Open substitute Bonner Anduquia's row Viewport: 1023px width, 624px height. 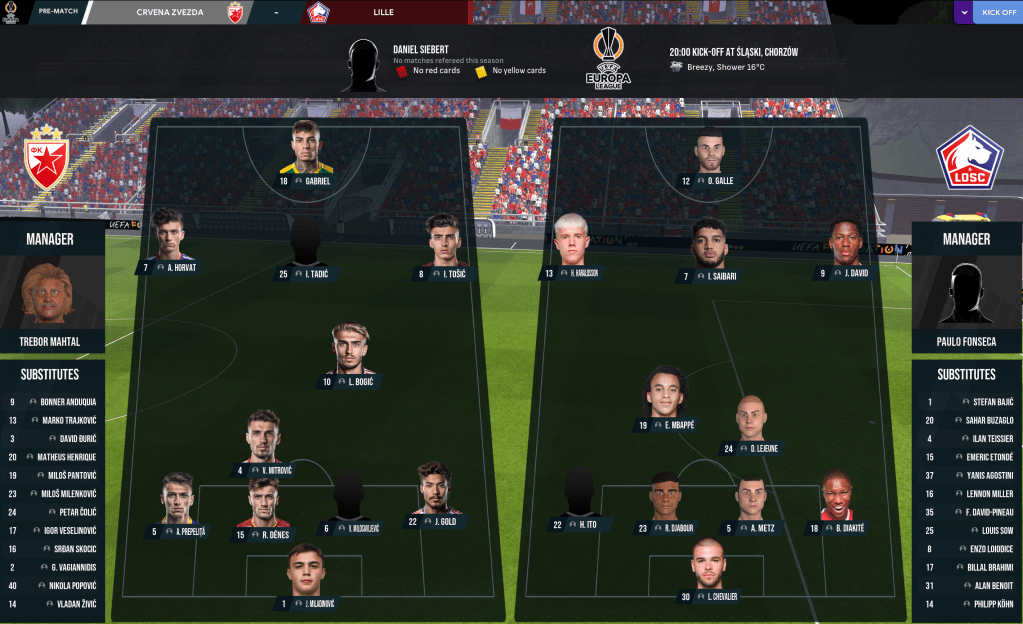pos(52,402)
